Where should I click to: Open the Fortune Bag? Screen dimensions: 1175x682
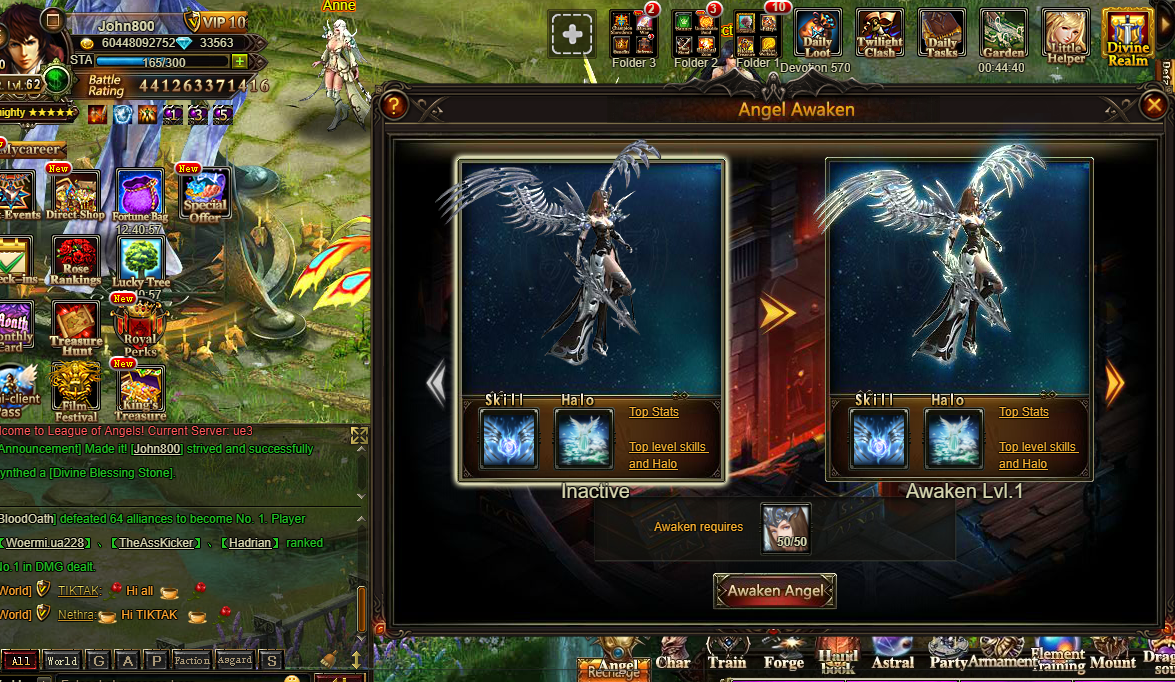click(x=140, y=194)
